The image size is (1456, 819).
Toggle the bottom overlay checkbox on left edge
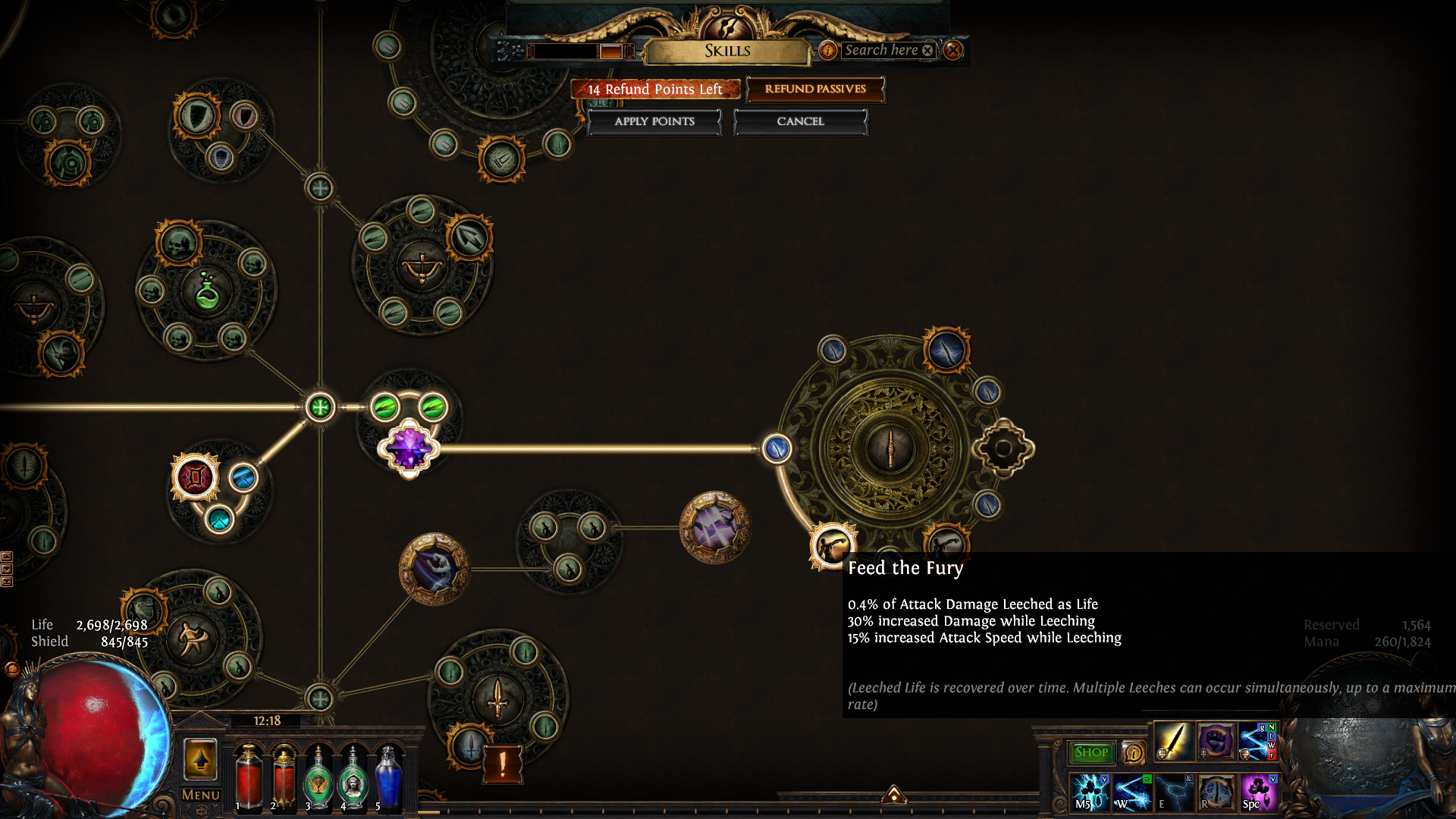point(7,581)
